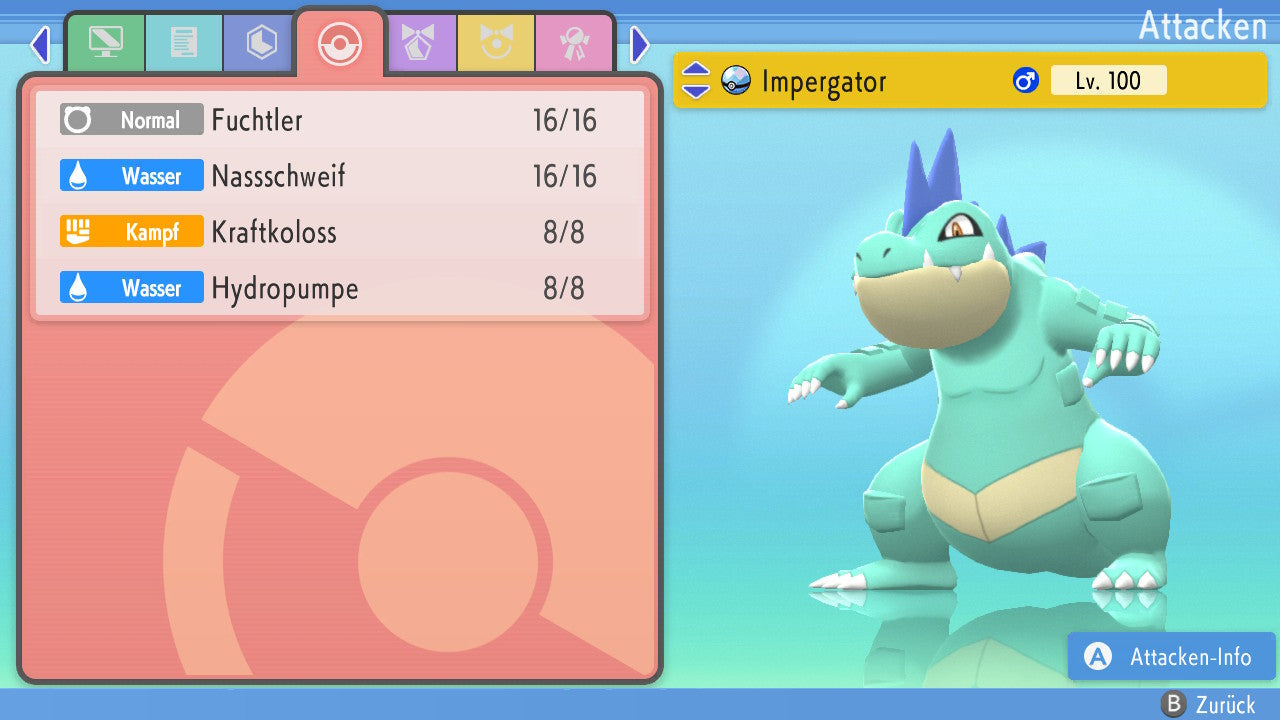Select the move Fuchtler
Viewport: 1280px width, 720px height.
click(x=340, y=121)
